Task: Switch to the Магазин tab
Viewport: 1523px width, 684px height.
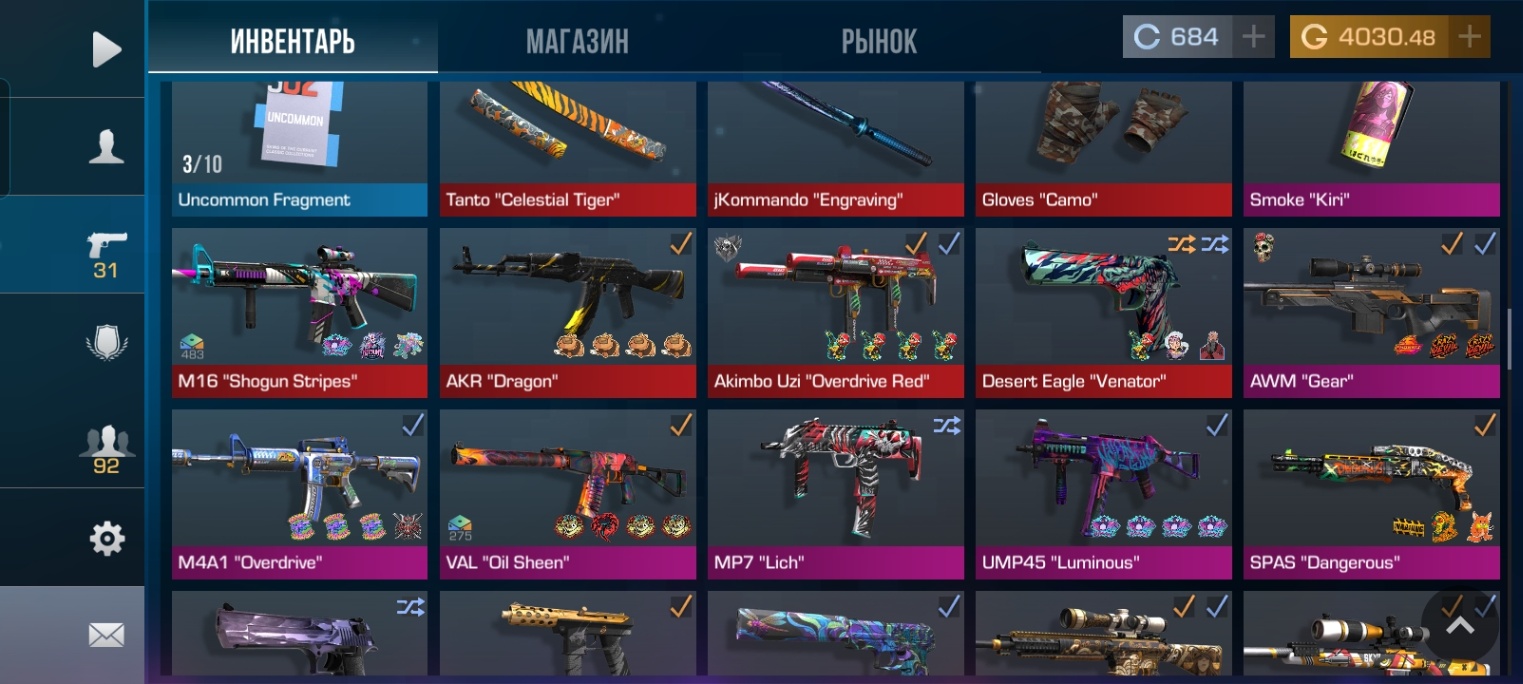Action: click(x=577, y=41)
